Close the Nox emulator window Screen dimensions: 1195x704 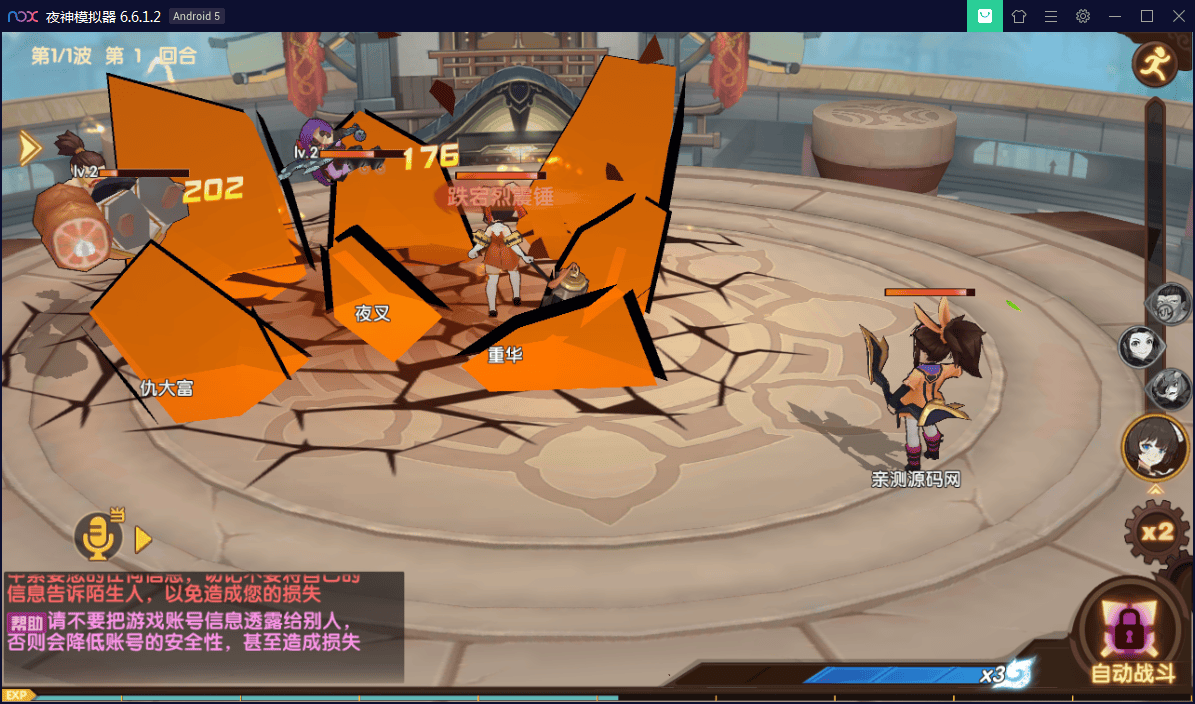[x=1177, y=16]
